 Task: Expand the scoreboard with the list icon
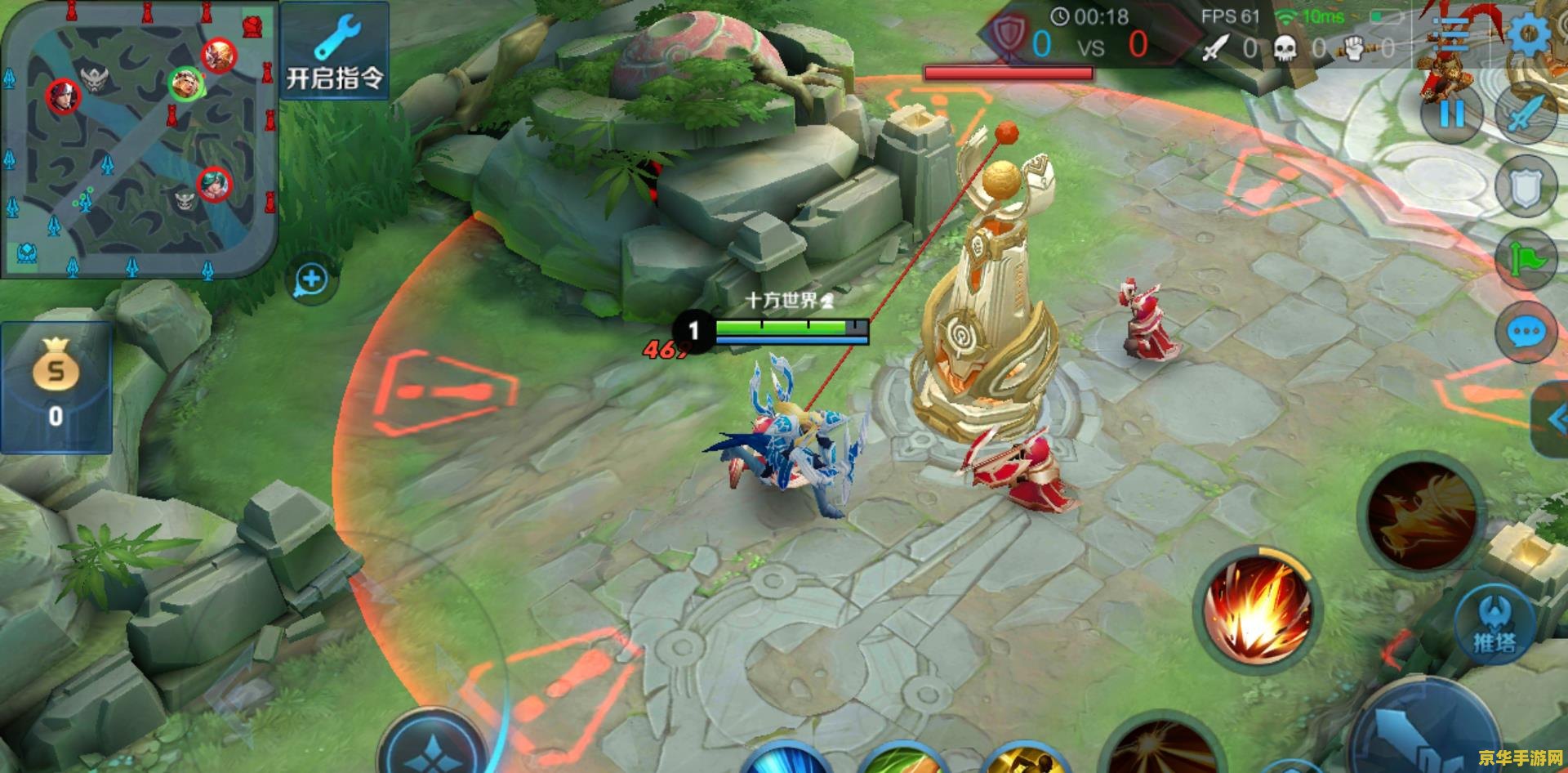[1450, 33]
